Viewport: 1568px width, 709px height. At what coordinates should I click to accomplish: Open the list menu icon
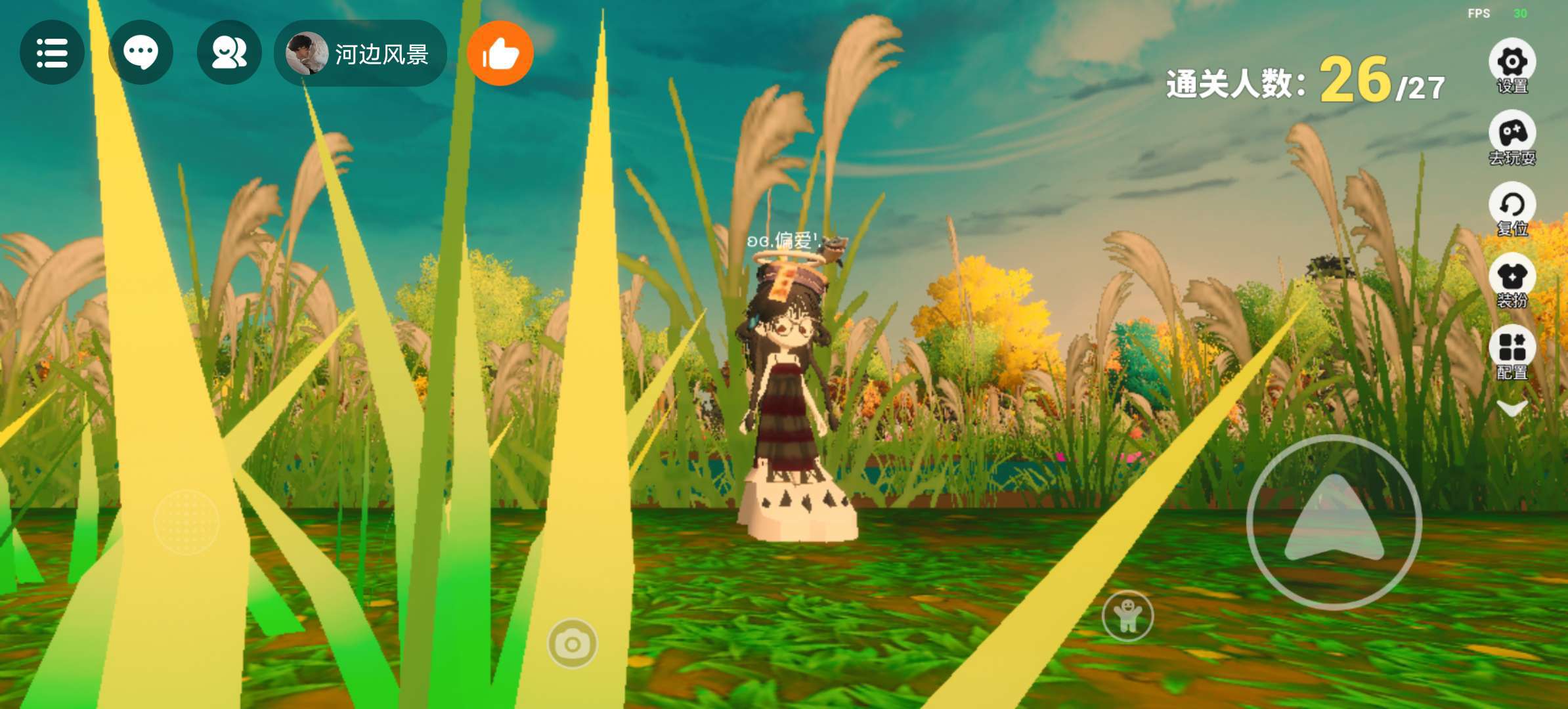(52, 53)
